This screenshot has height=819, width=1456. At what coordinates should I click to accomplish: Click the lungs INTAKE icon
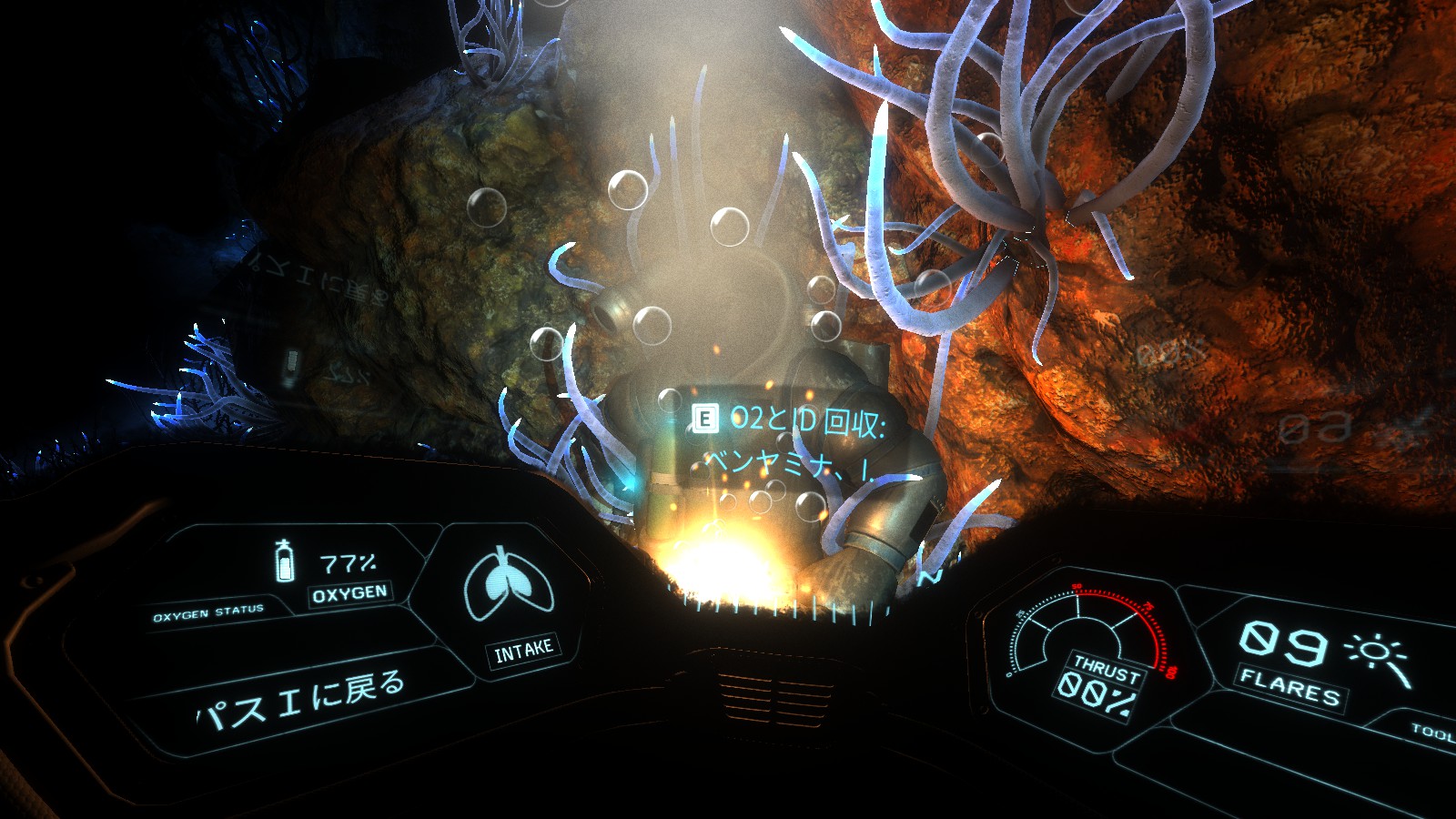click(x=509, y=585)
